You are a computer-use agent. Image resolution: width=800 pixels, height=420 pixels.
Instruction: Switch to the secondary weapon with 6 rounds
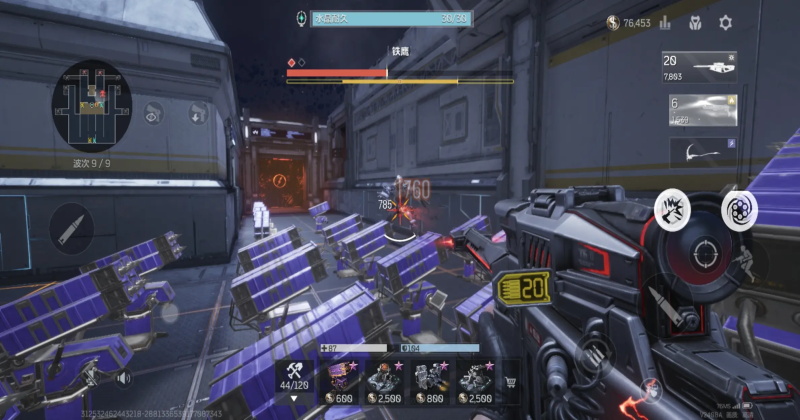tap(701, 110)
